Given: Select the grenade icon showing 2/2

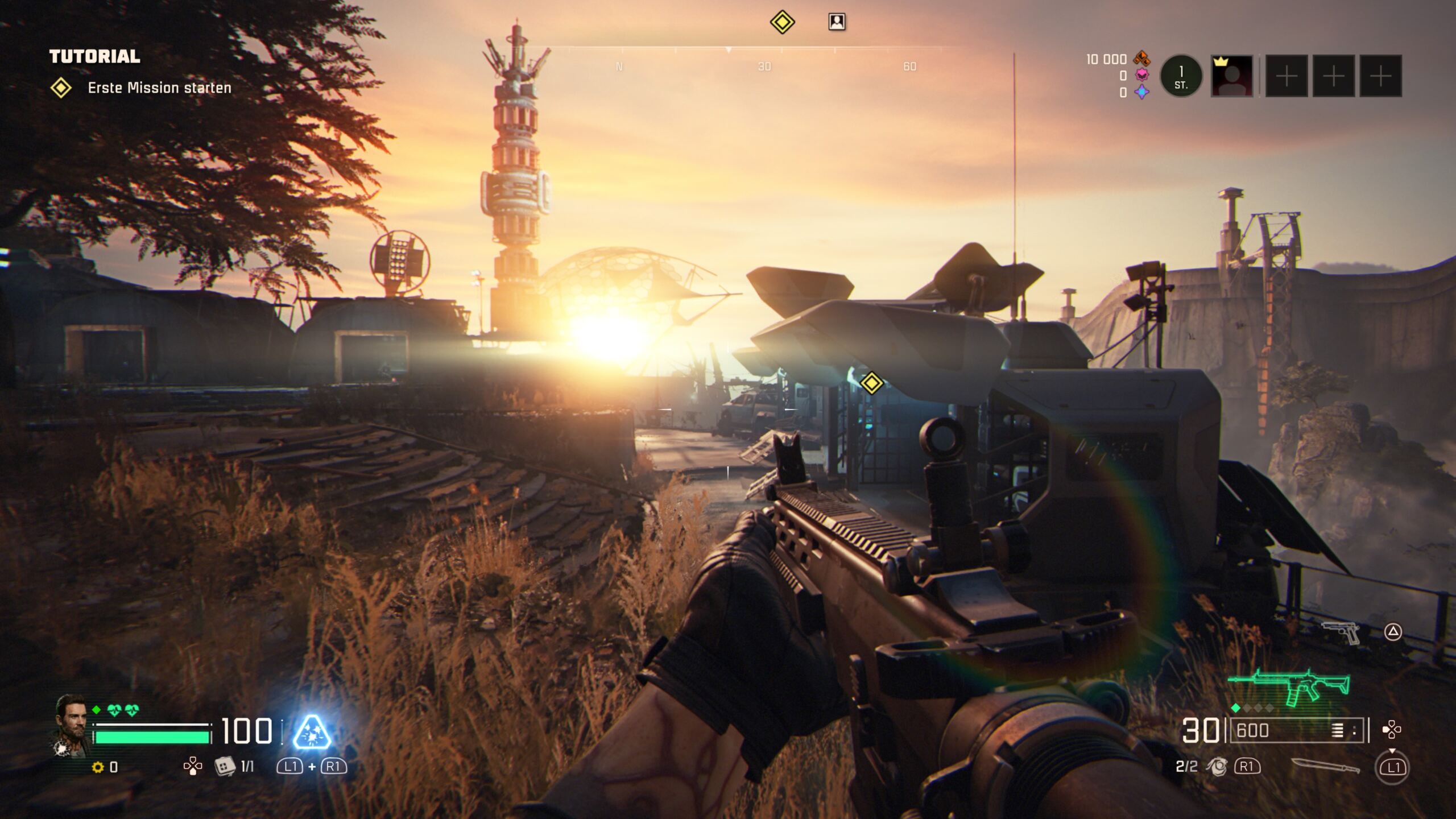Looking at the screenshot, I should (x=1217, y=767).
